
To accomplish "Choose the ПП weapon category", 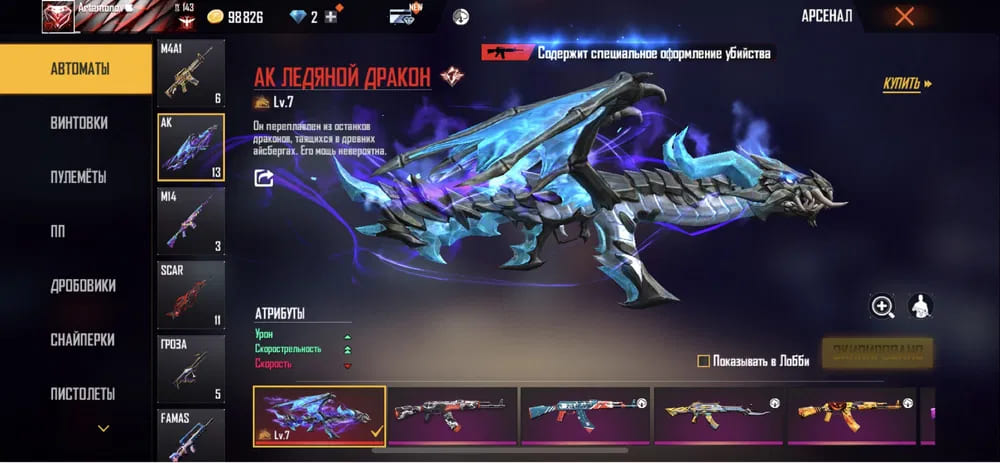I will click(x=78, y=231).
